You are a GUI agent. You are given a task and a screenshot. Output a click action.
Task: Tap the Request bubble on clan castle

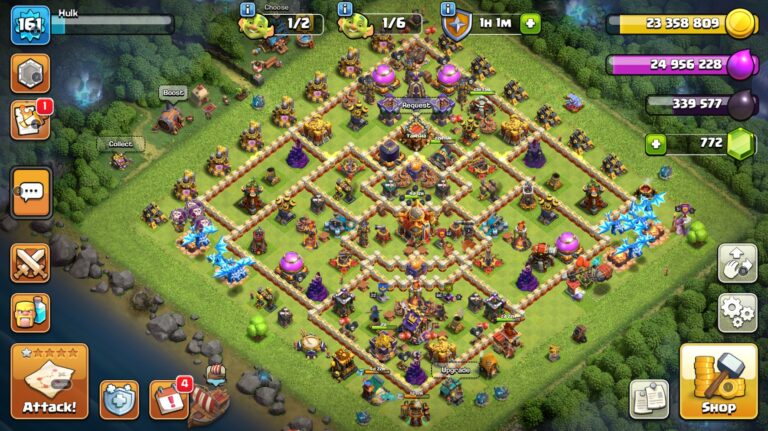[416, 105]
